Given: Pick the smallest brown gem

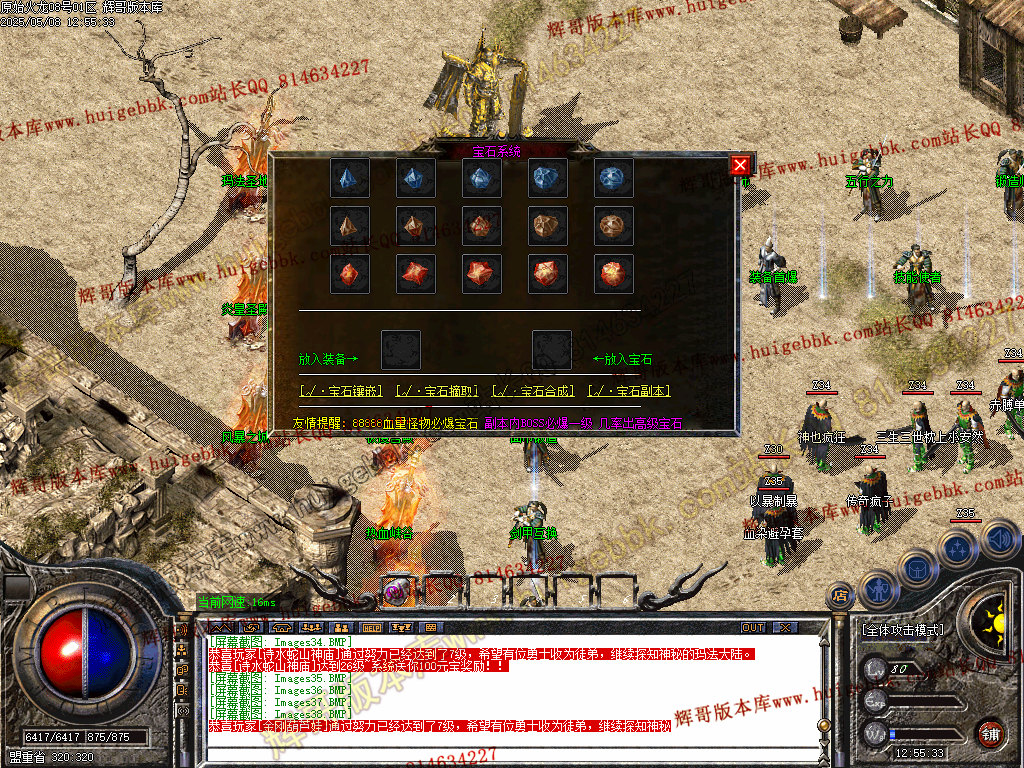Looking at the screenshot, I should tap(350, 226).
